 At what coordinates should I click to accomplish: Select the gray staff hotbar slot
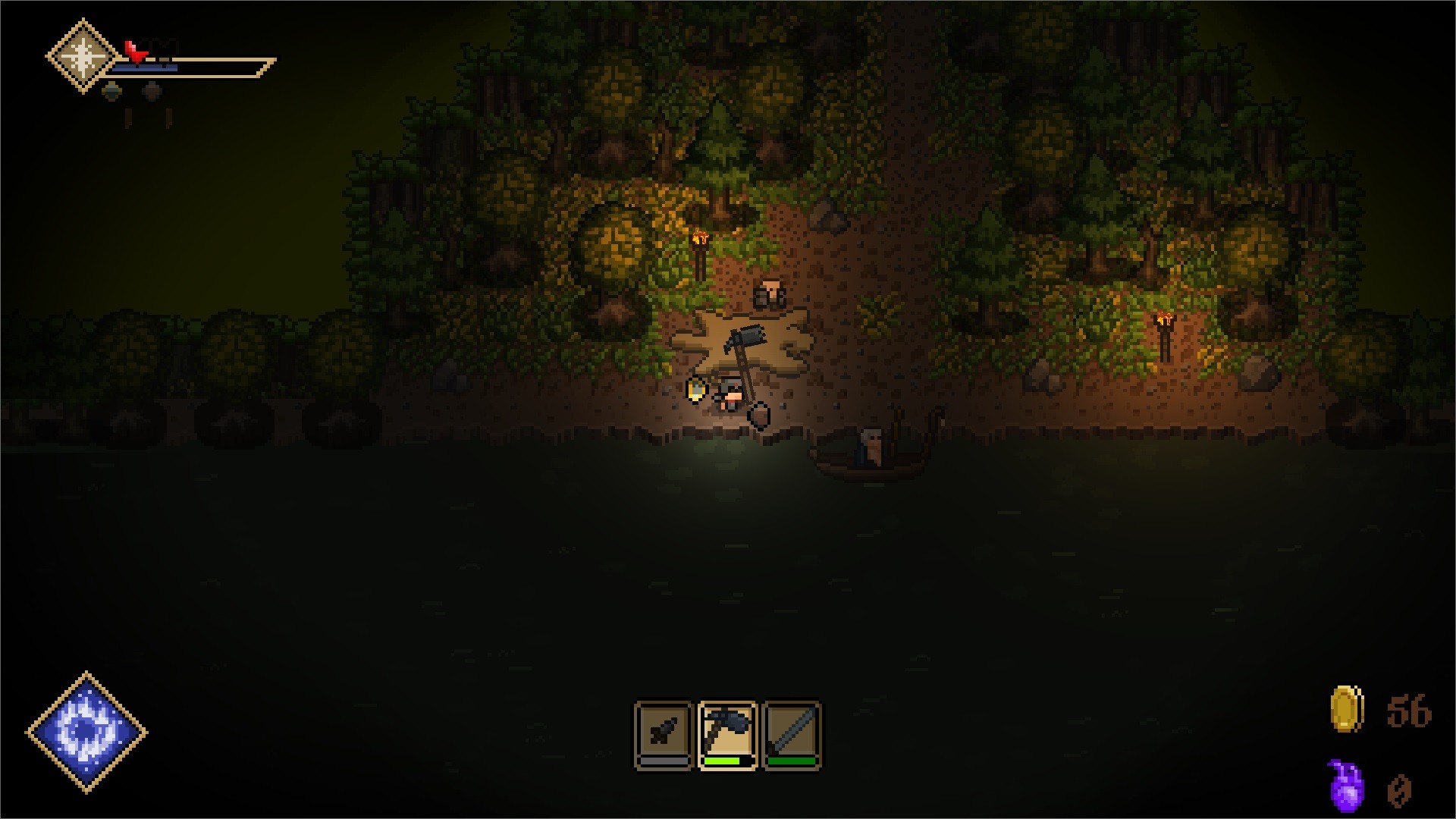[x=792, y=733]
